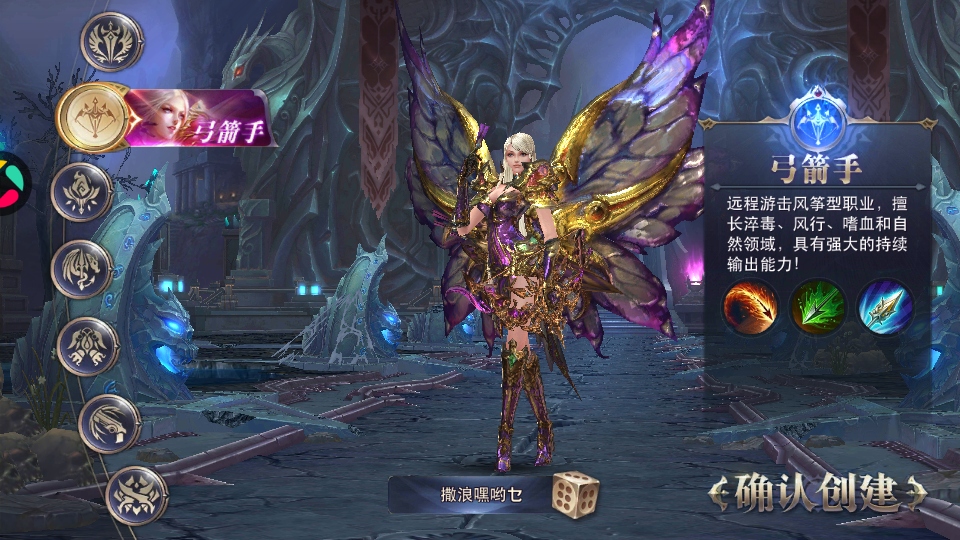Open the colorful round overlay icon at left edge
The width and height of the screenshot is (960, 540).
12,183
